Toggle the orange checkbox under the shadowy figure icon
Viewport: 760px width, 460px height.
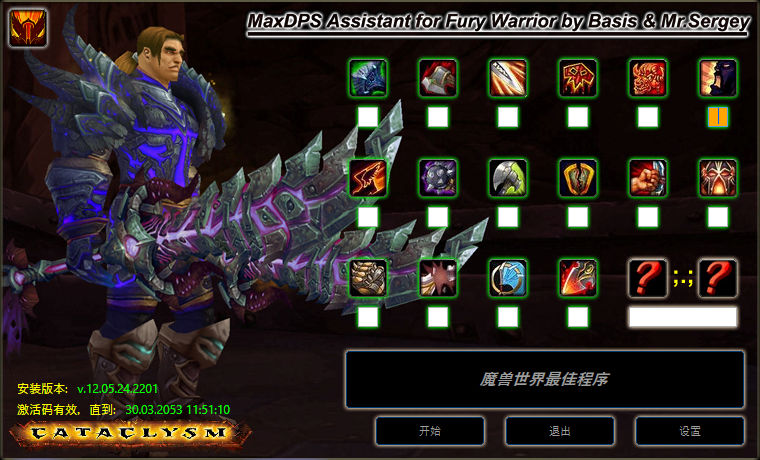pos(718,117)
